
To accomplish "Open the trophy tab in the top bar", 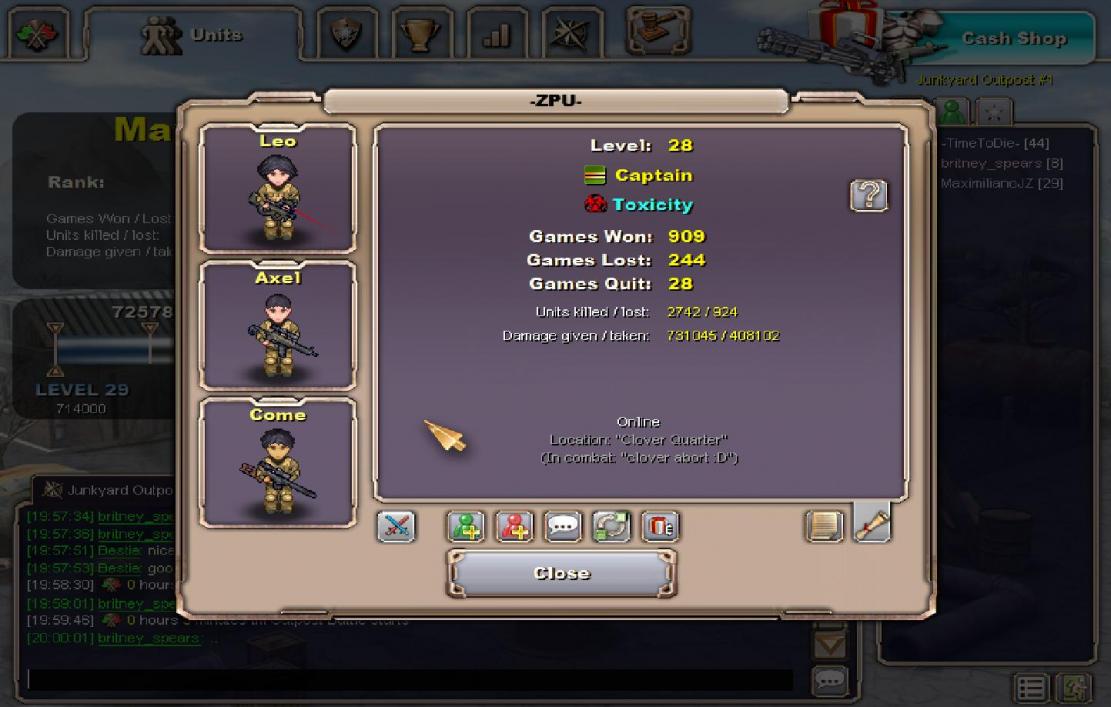I will [422, 35].
